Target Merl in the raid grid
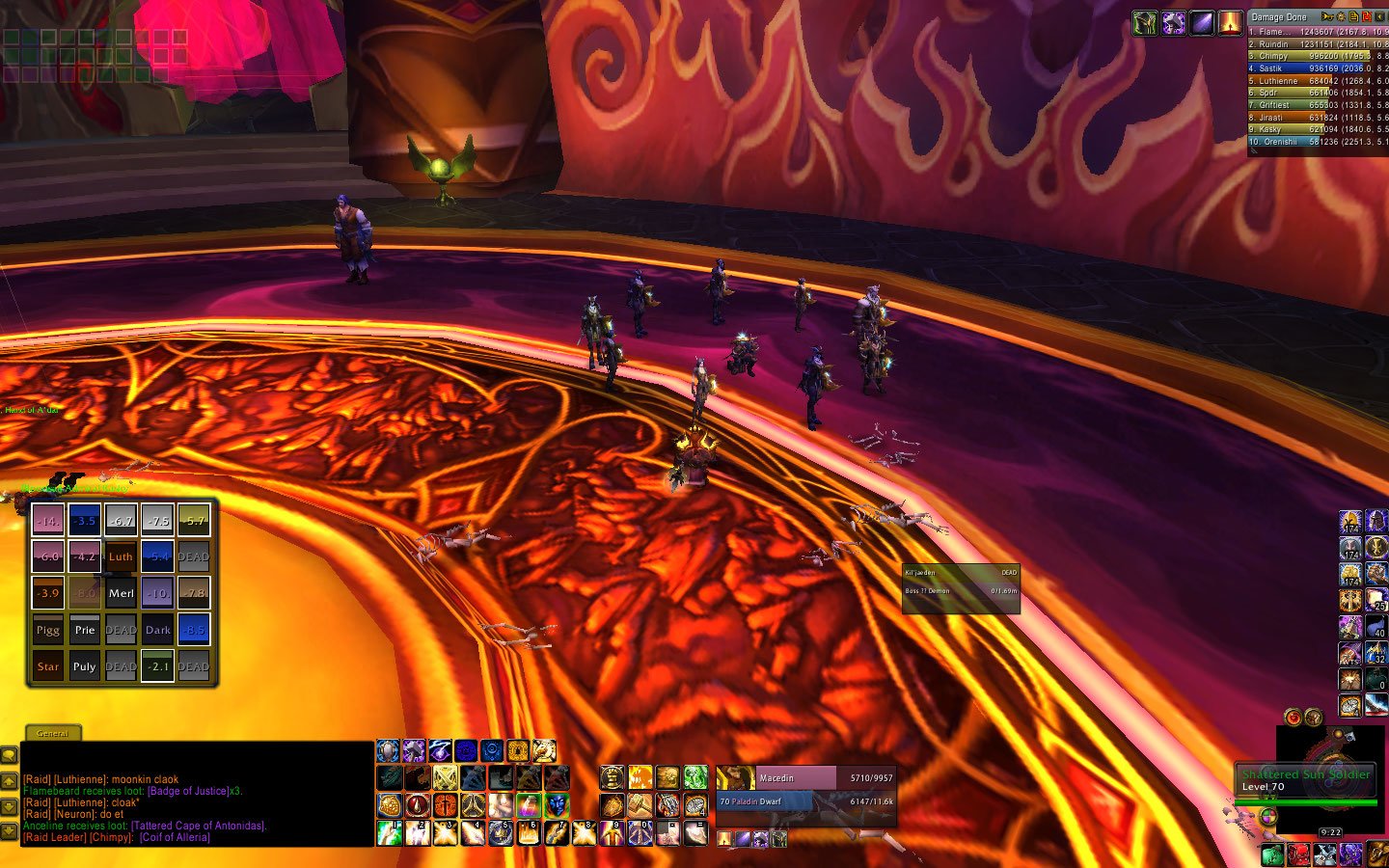The image size is (1389, 868). coord(121,593)
